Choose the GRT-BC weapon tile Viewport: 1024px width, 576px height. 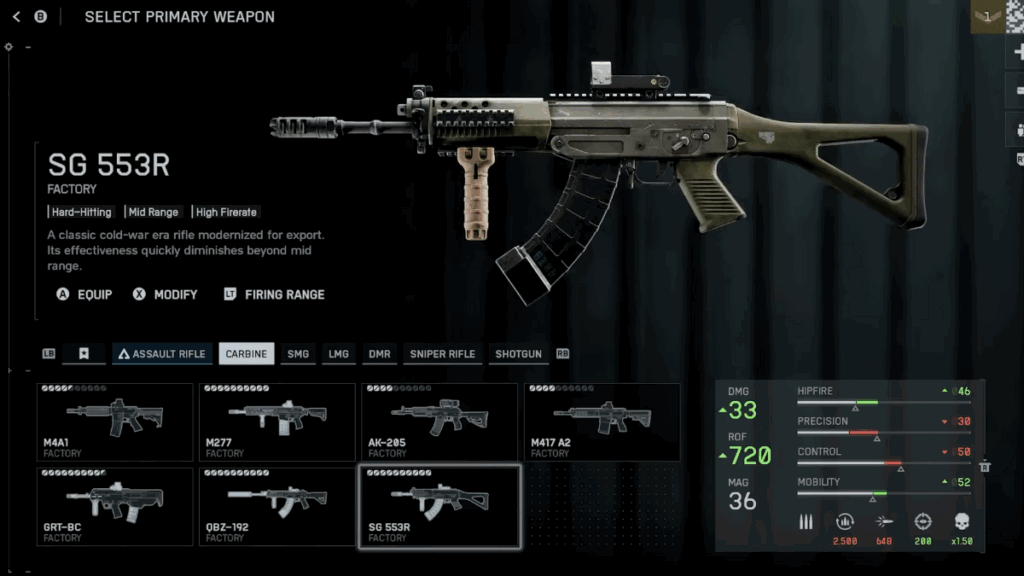115,505
